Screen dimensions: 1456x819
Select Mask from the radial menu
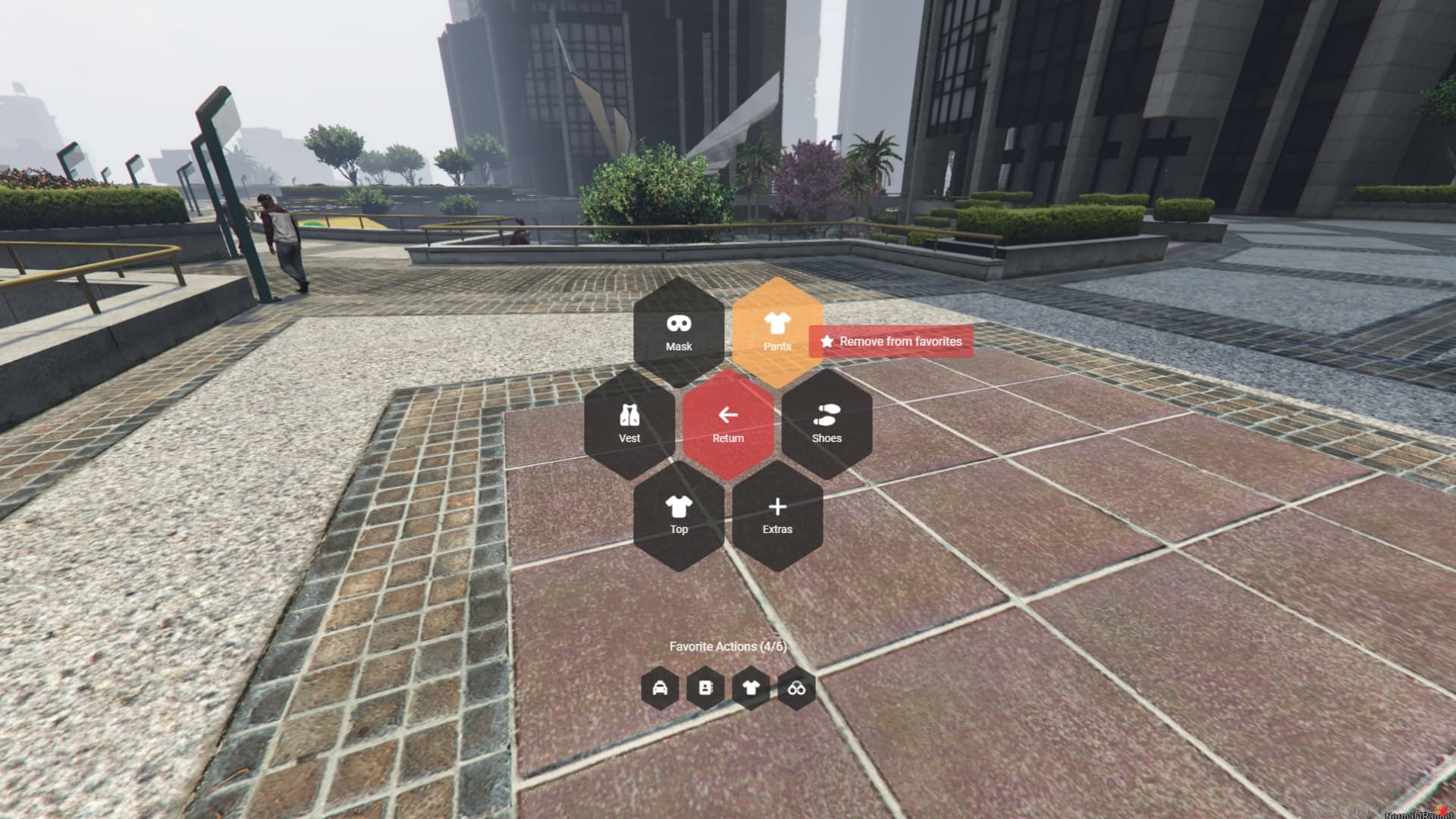pyautogui.click(x=677, y=330)
